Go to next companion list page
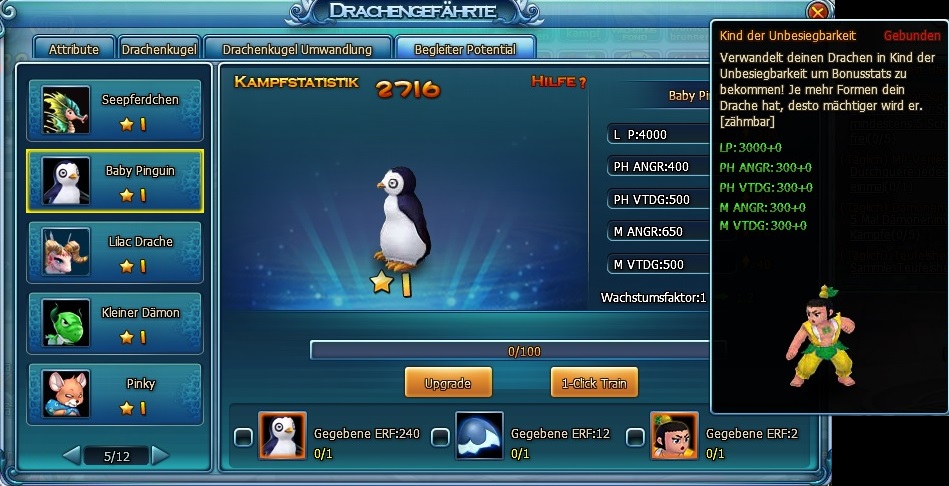Image resolution: width=949 pixels, height=486 pixels. tap(161, 456)
